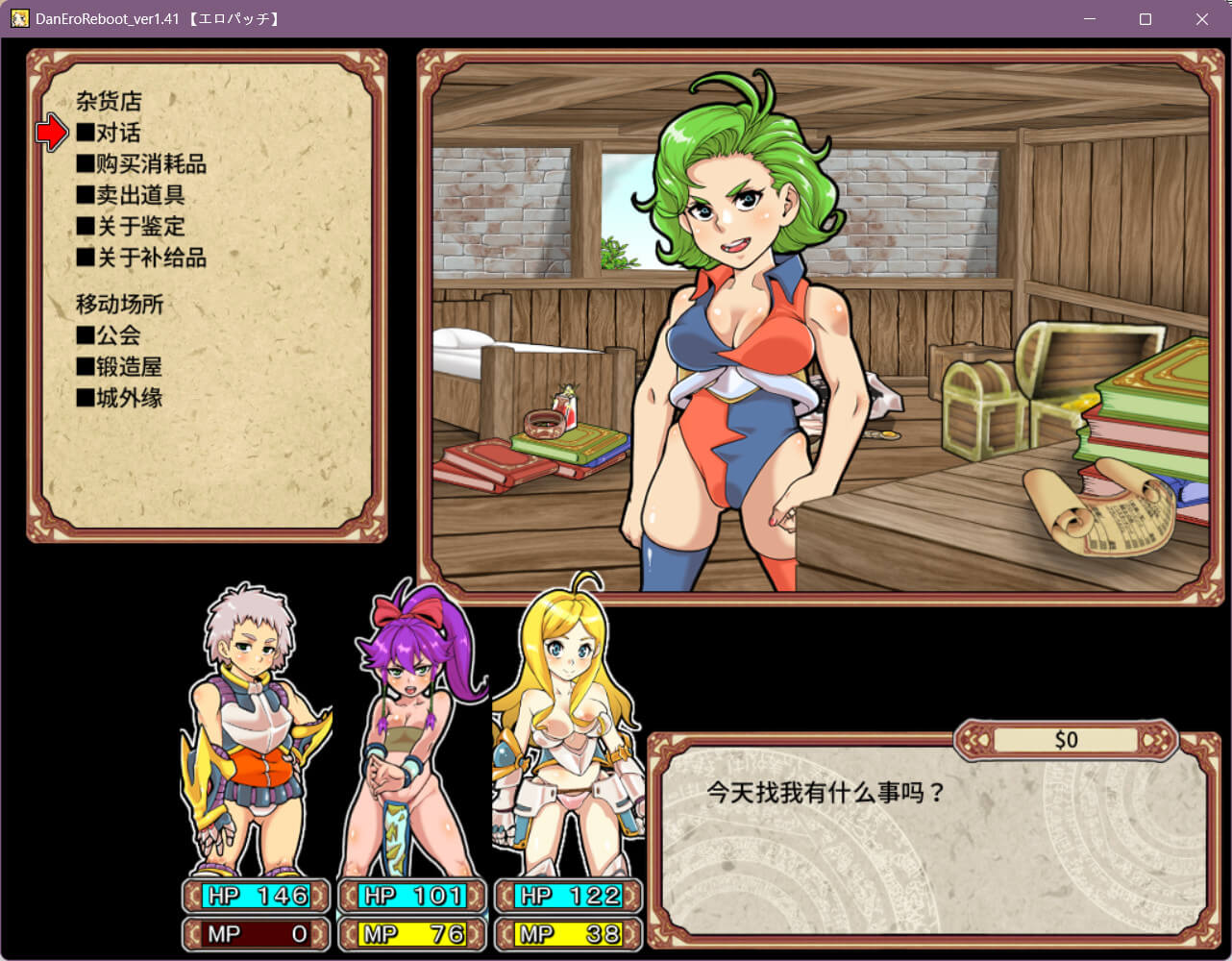
Task: Go to the 锻造屋 forge
Action: pyautogui.click(x=128, y=367)
